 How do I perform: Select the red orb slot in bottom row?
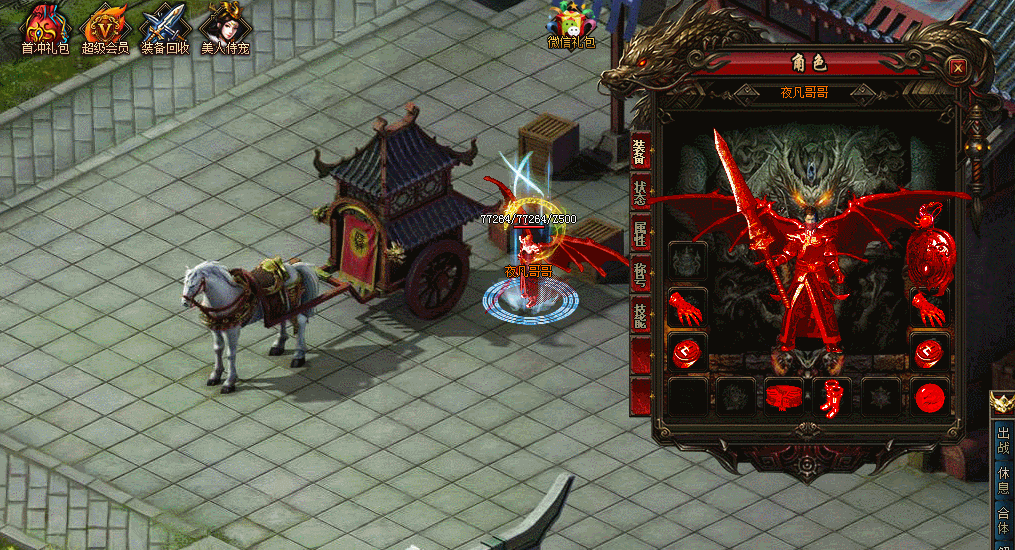[x=930, y=397]
